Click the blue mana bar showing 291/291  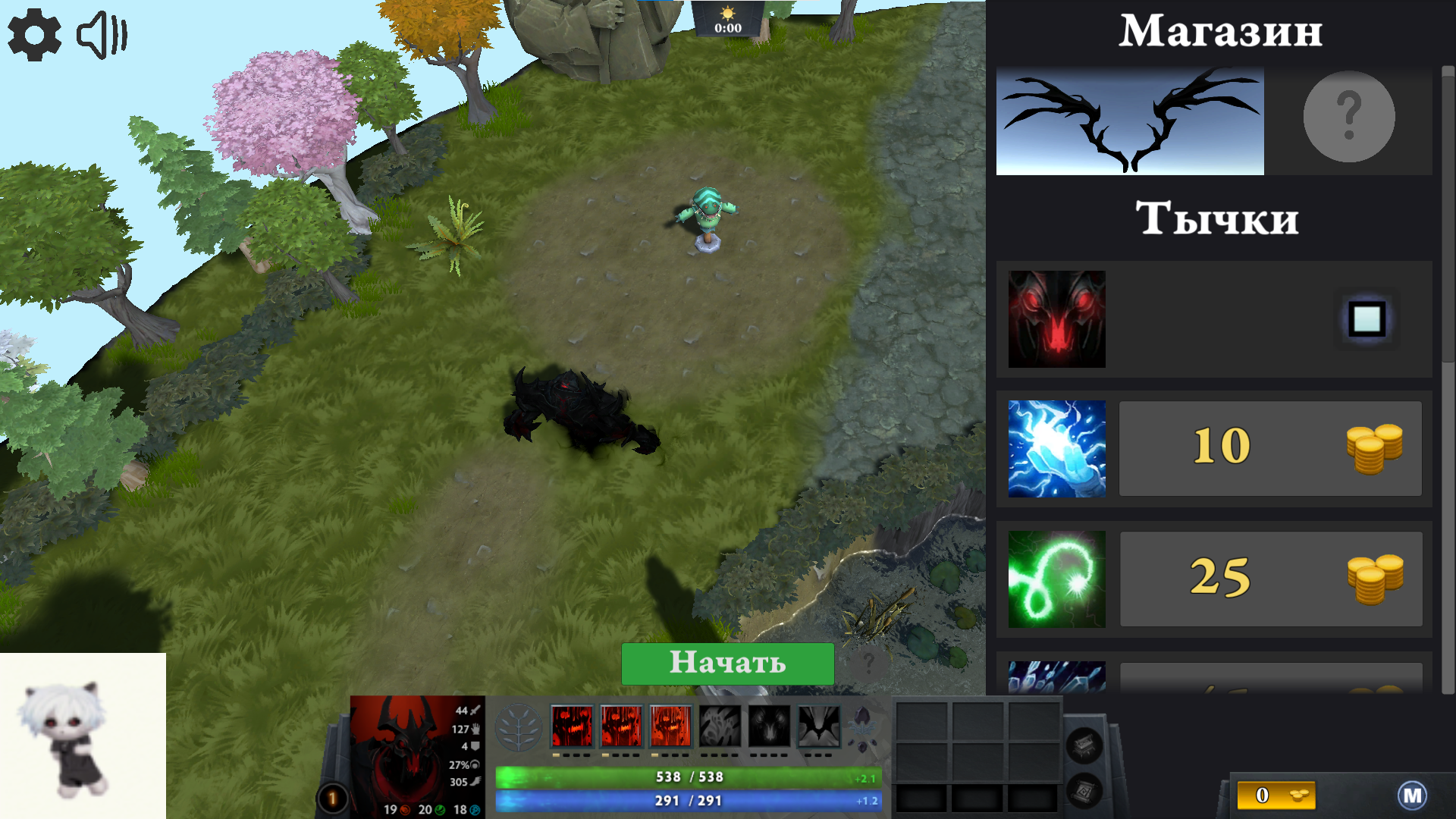tap(686, 799)
